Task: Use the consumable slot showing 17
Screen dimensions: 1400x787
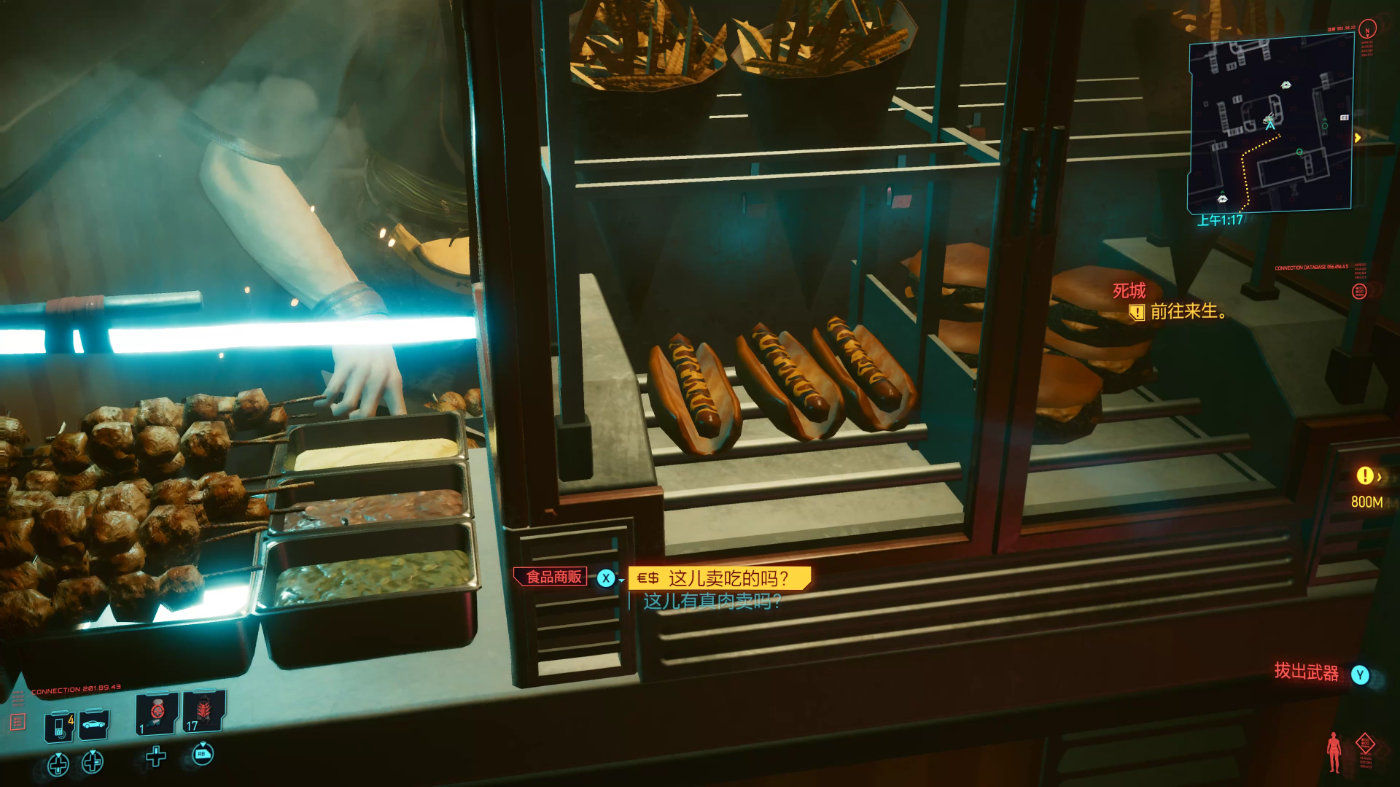Action: (203, 711)
